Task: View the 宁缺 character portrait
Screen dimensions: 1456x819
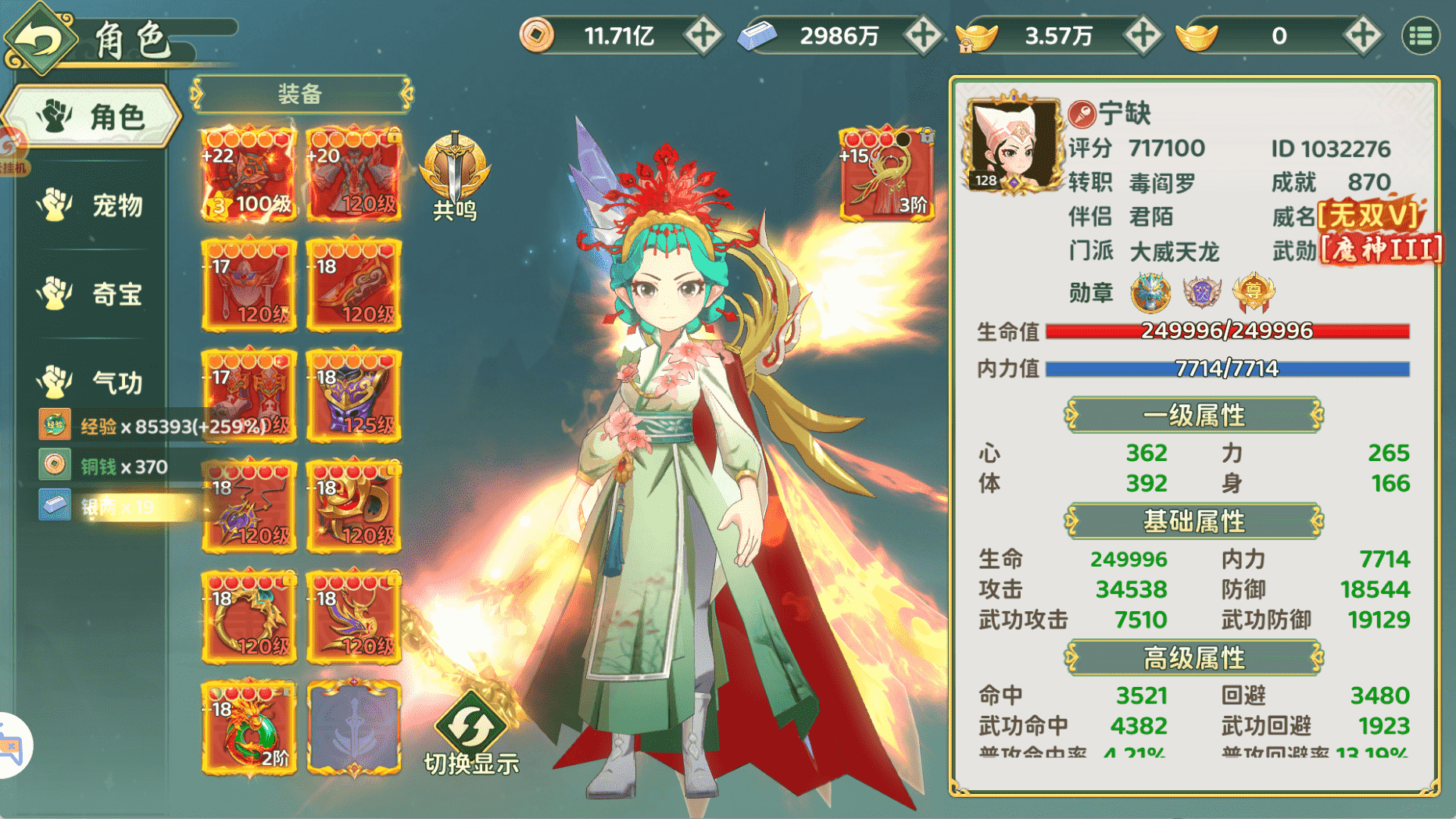Action: 1011,145
